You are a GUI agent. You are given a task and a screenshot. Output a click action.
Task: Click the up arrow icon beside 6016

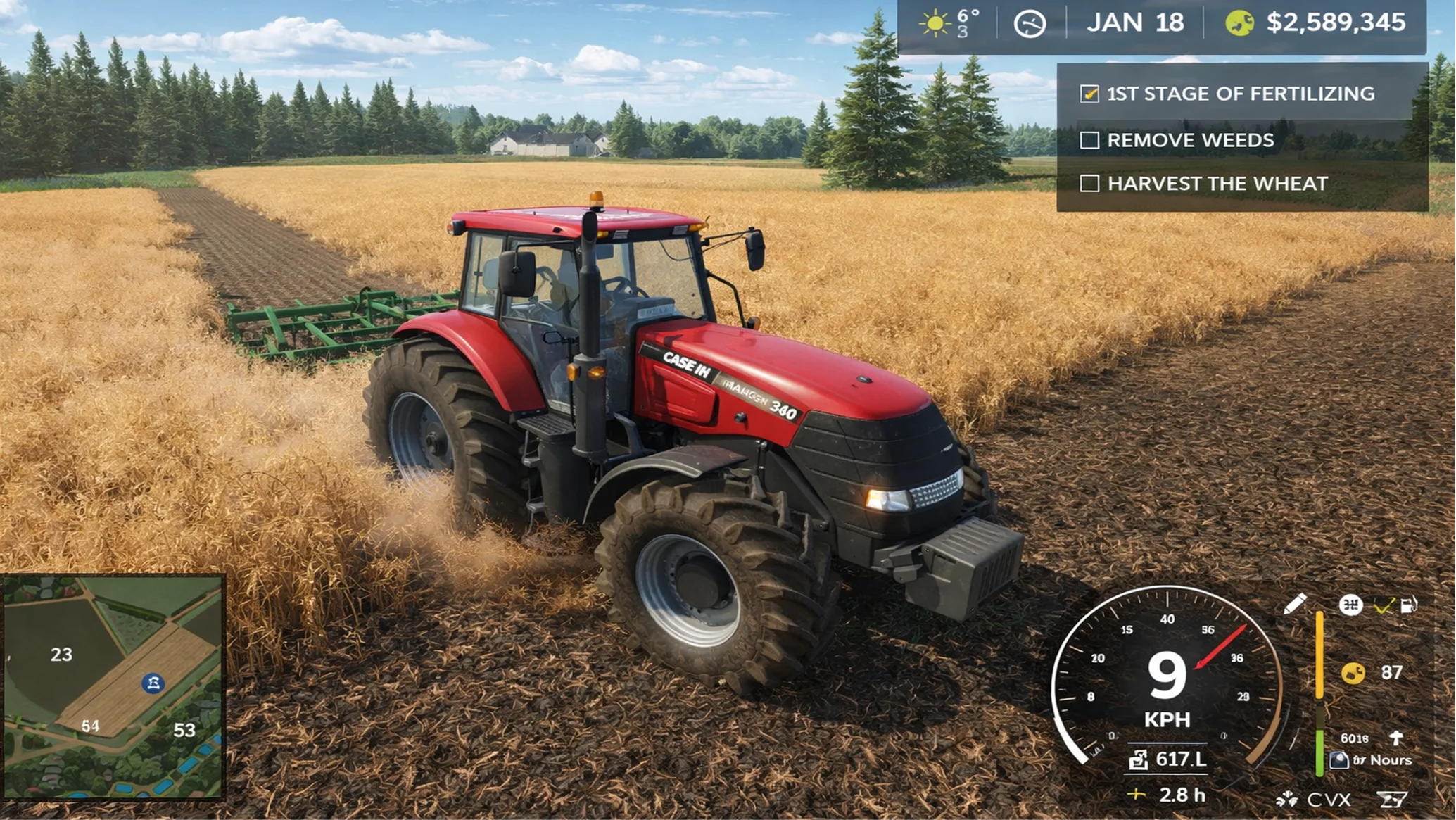tap(1396, 738)
